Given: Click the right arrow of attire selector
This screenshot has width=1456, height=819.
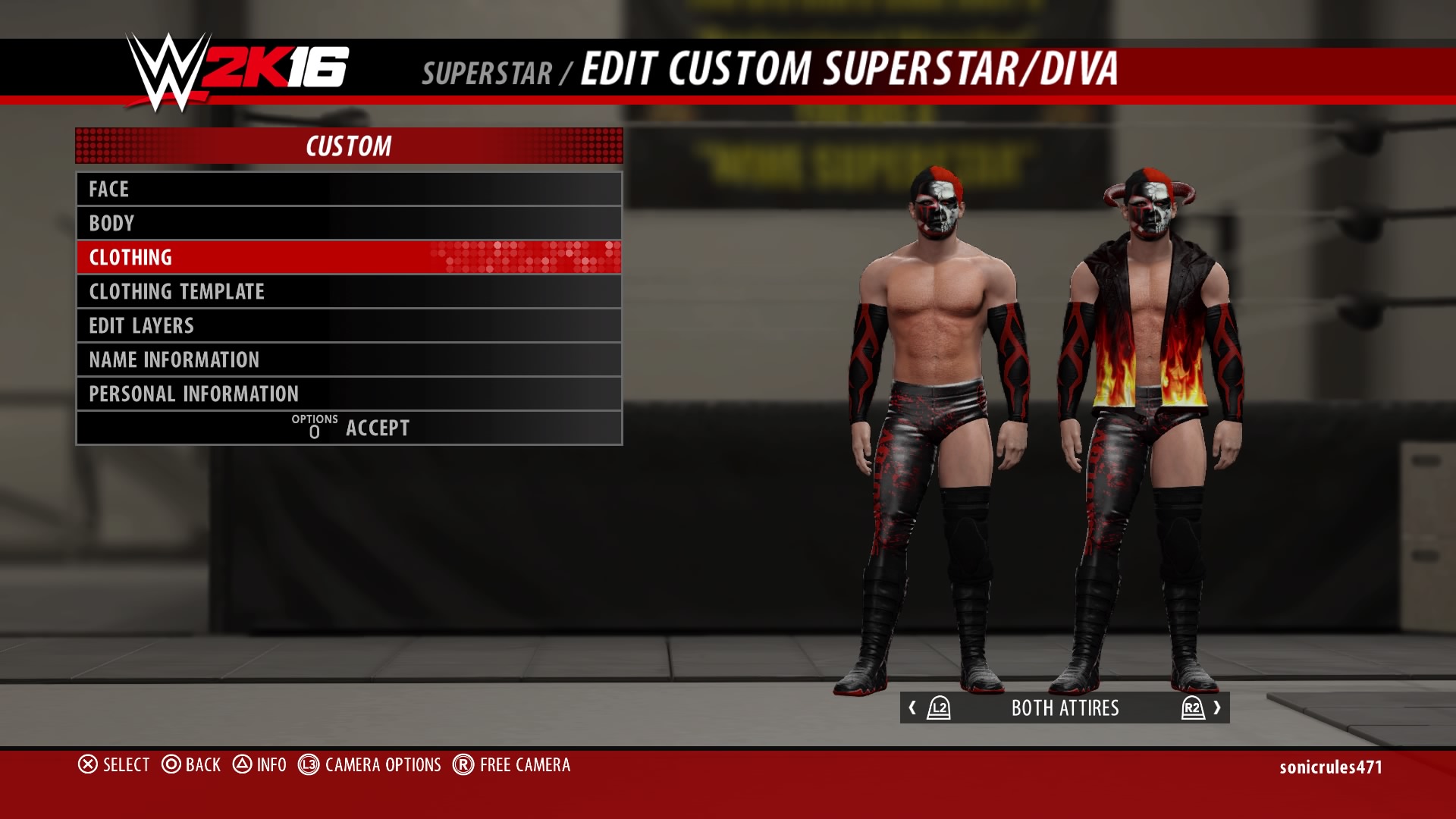Looking at the screenshot, I should [1216, 708].
